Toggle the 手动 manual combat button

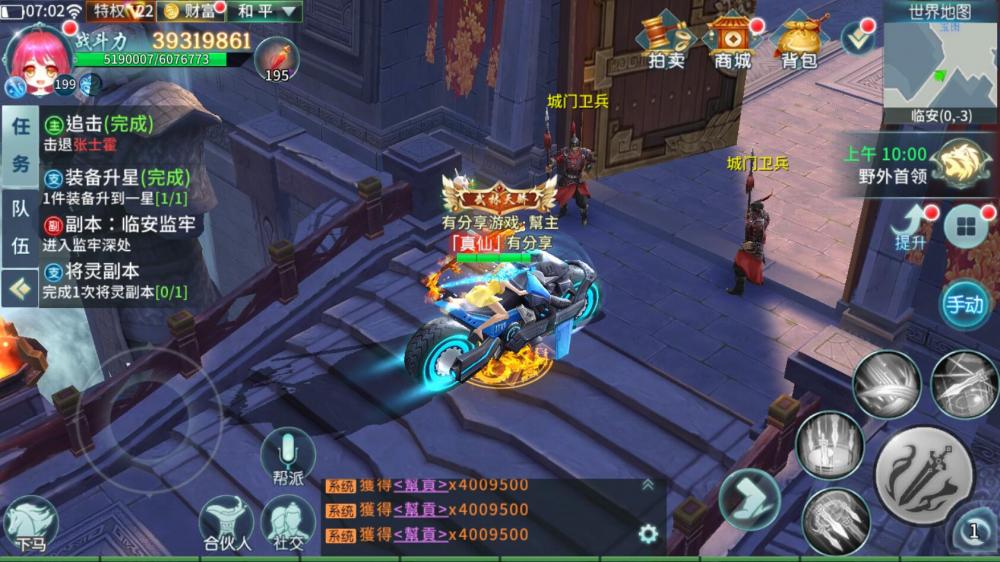[x=965, y=304]
